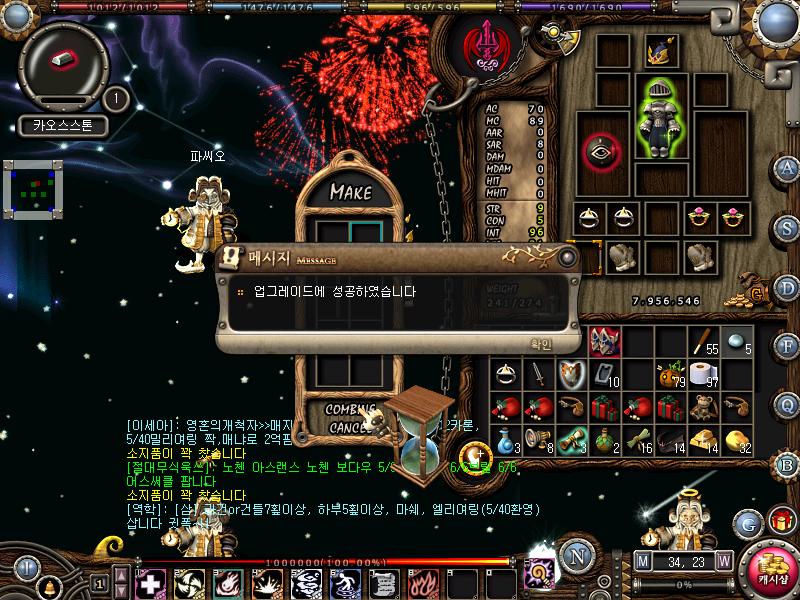Select the pumpkin item stack of 79
Screen dimensions: 800x600
pyautogui.click(x=669, y=376)
